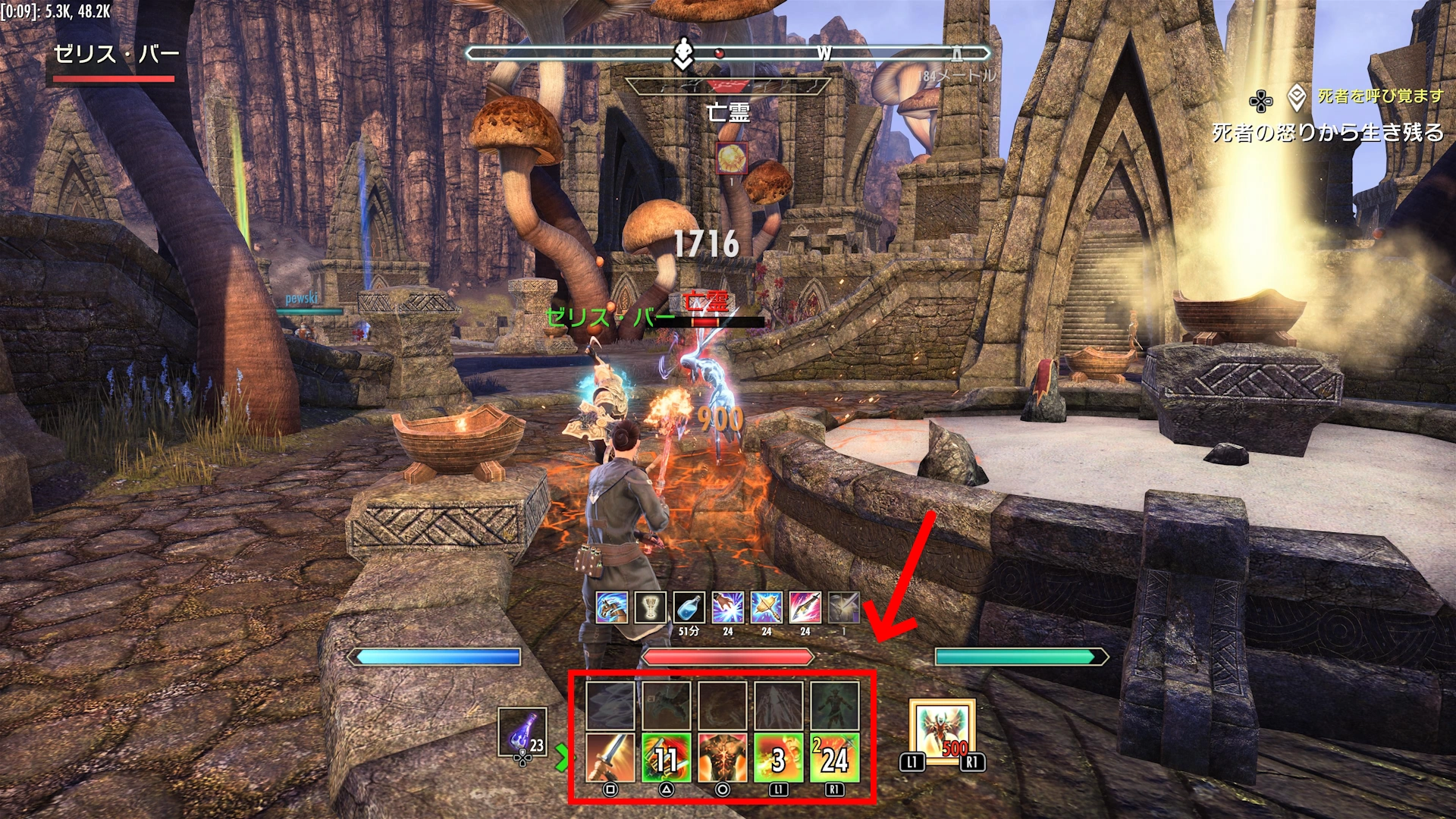Choose the dimmed back-bar spike skill
Screen dimensions: 1456x819
pos(779,705)
